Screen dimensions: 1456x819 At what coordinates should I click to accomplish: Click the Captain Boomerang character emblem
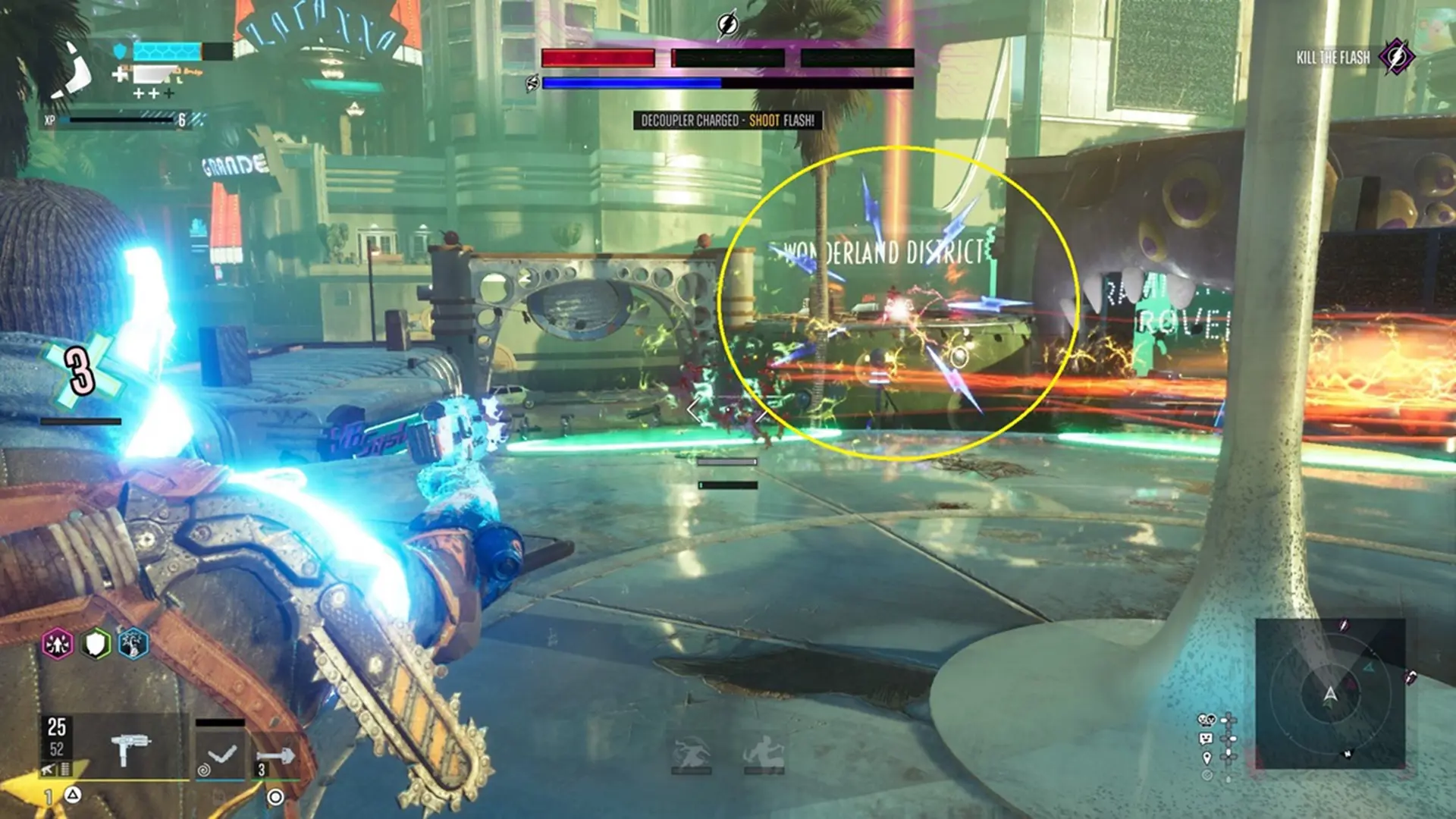tap(72, 72)
